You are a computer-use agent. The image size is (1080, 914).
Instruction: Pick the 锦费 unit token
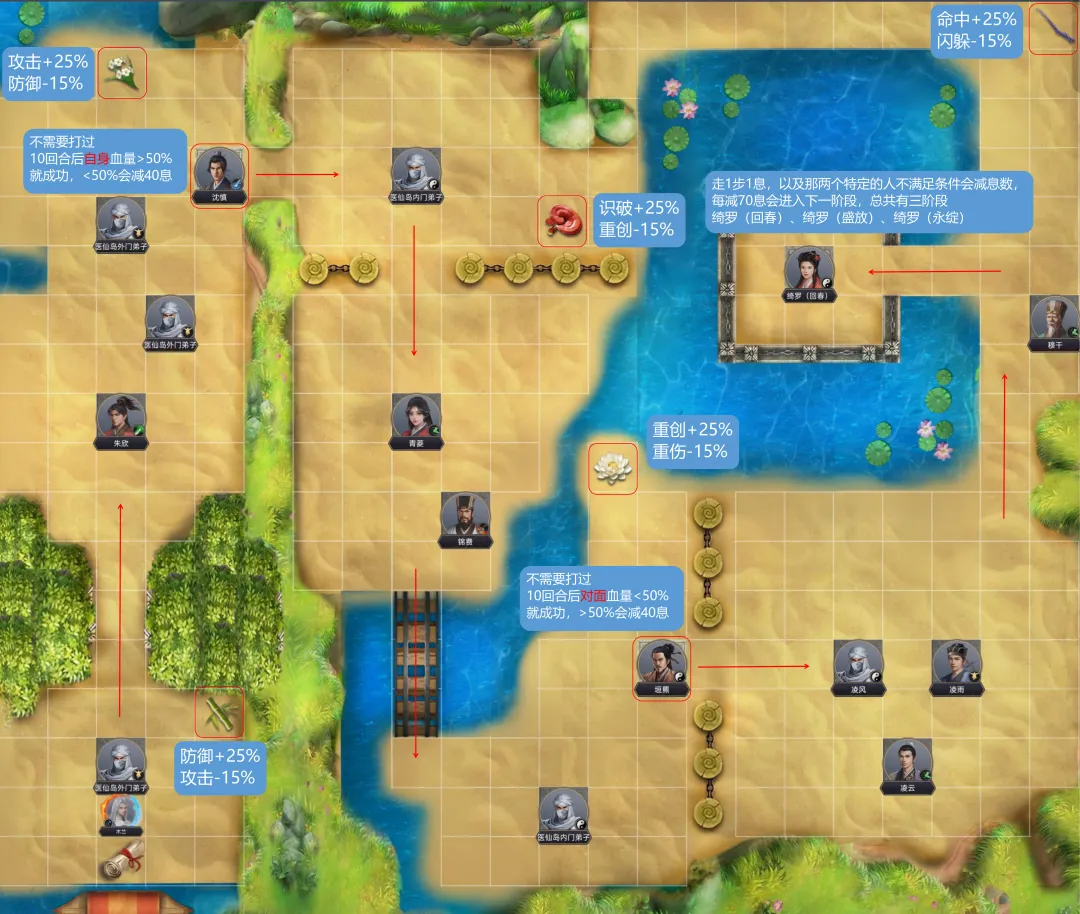pyautogui.click(x=465, y=516)
